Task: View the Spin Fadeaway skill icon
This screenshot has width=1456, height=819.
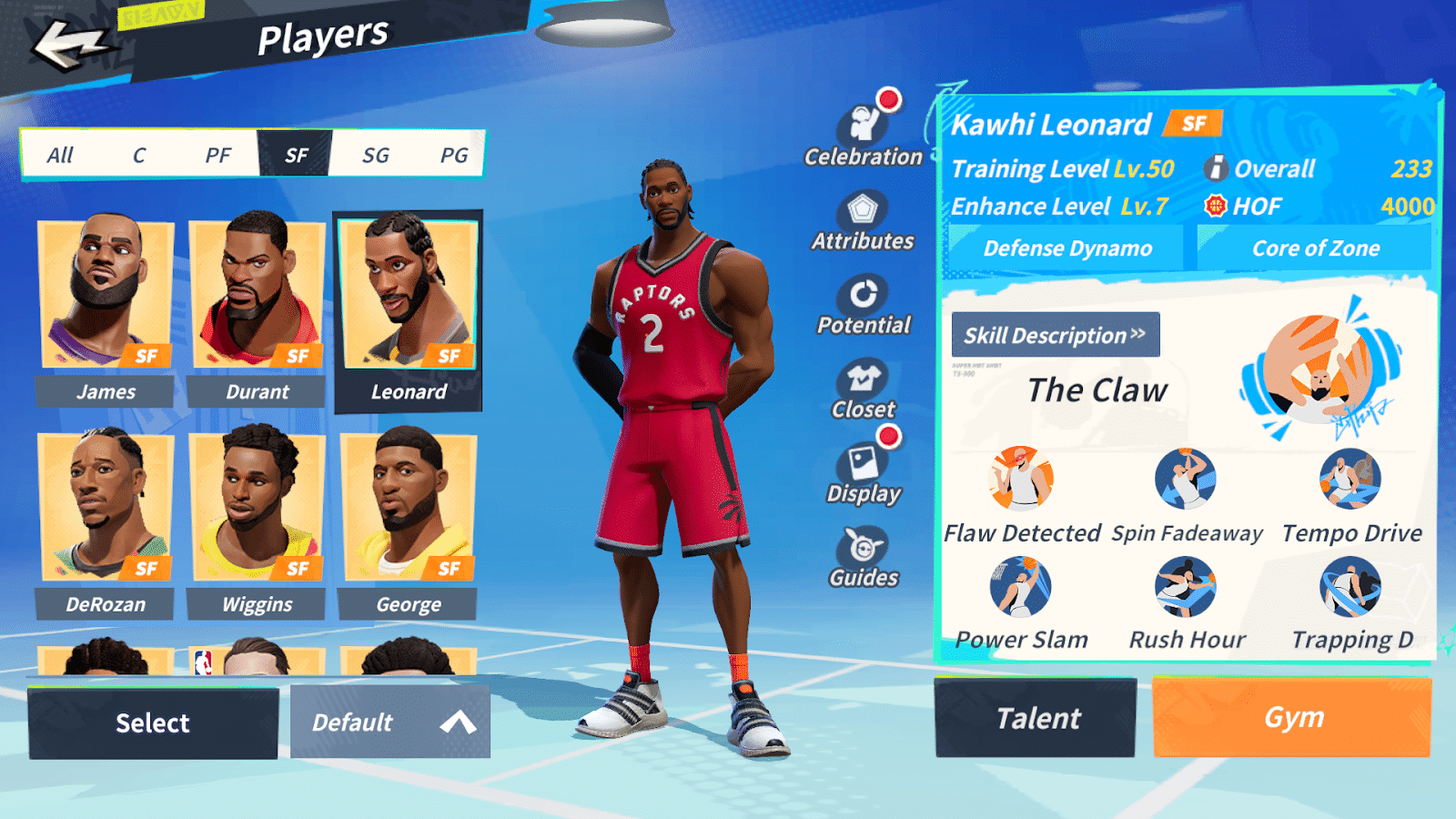Action: coord(1185,479)
